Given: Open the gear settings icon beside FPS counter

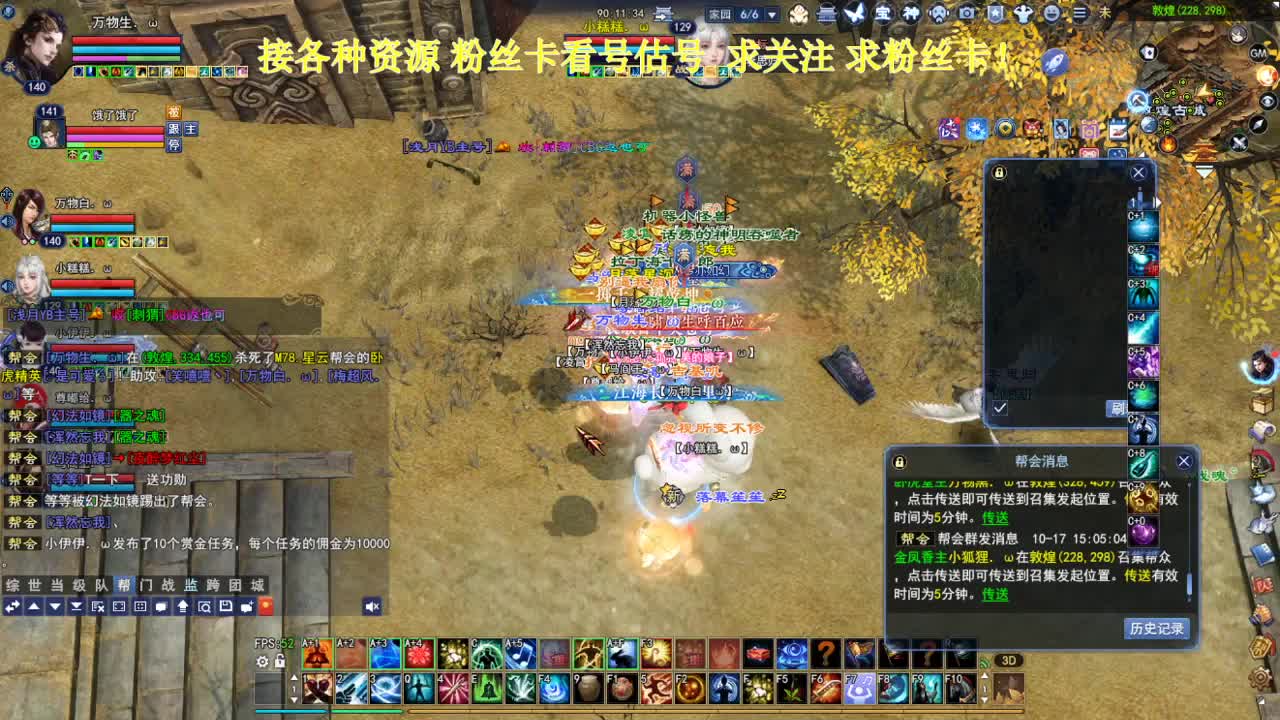Looking at the screenshot, I should pos(263,660).
